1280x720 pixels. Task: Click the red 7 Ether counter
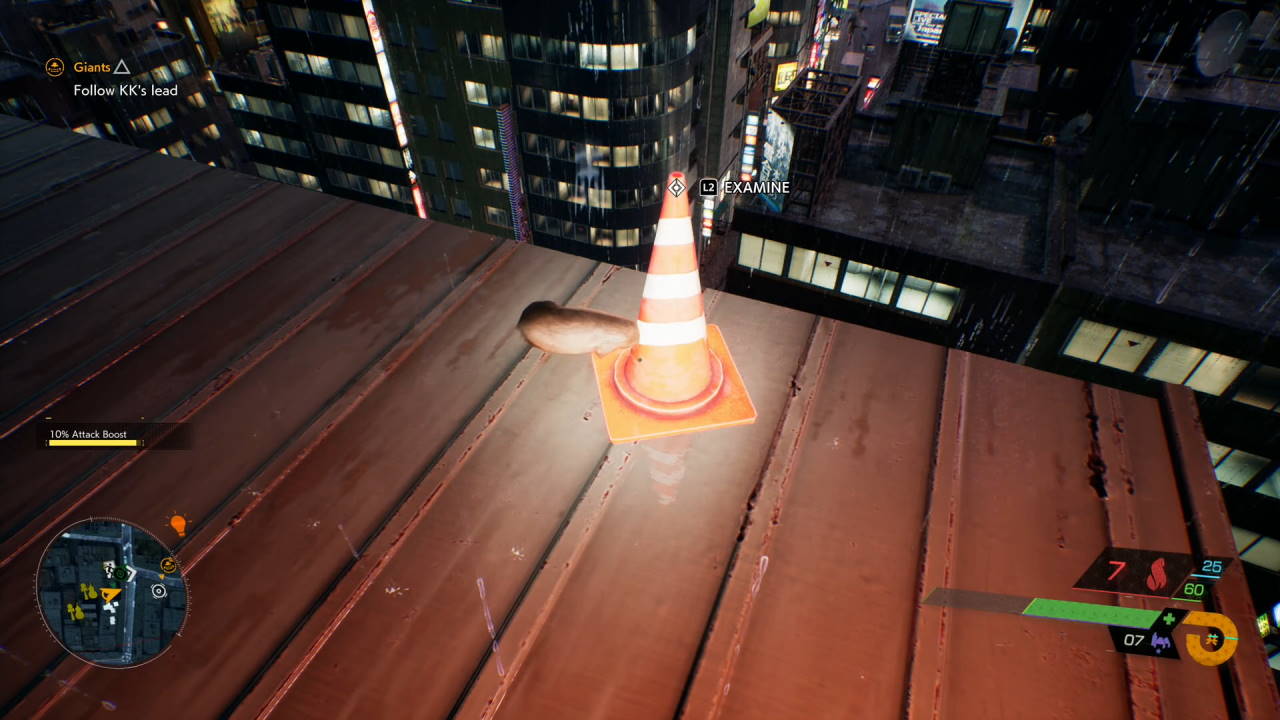pos(1117,569)
